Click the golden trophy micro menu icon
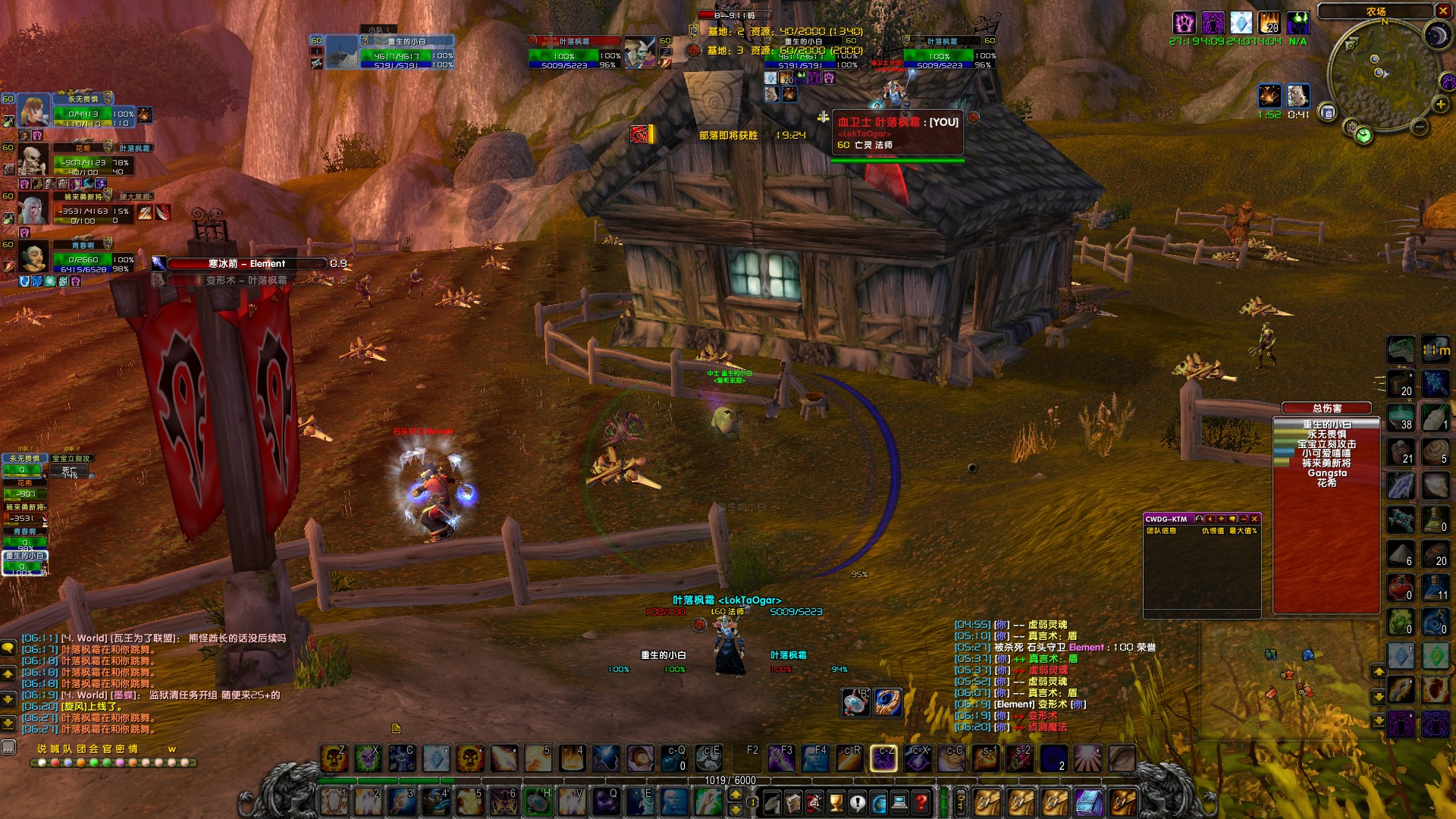1456x819 pixels. (x=835, y=802)
